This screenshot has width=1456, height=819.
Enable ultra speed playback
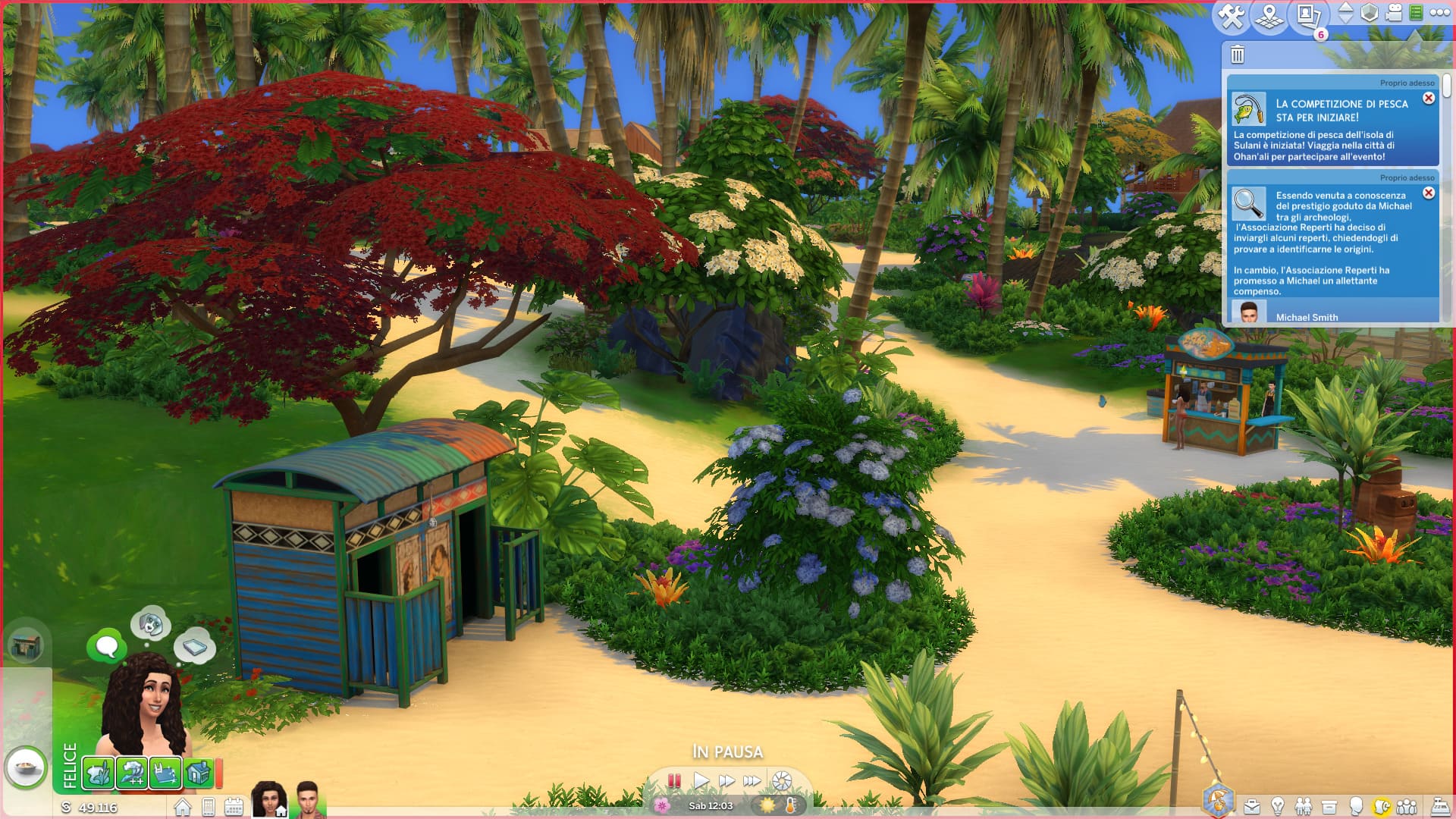(x=753, y=779)
